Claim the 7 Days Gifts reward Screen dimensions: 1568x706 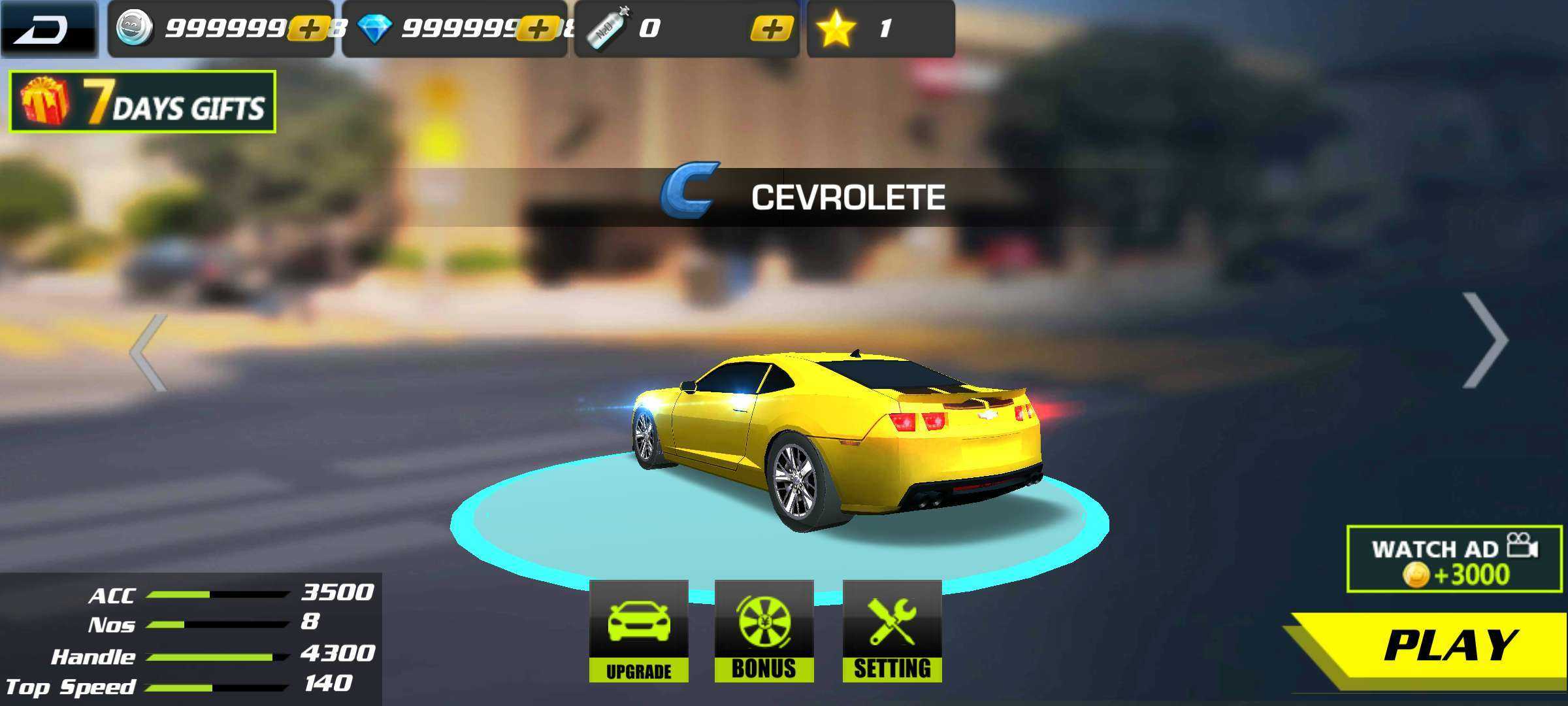pos(142,102)
